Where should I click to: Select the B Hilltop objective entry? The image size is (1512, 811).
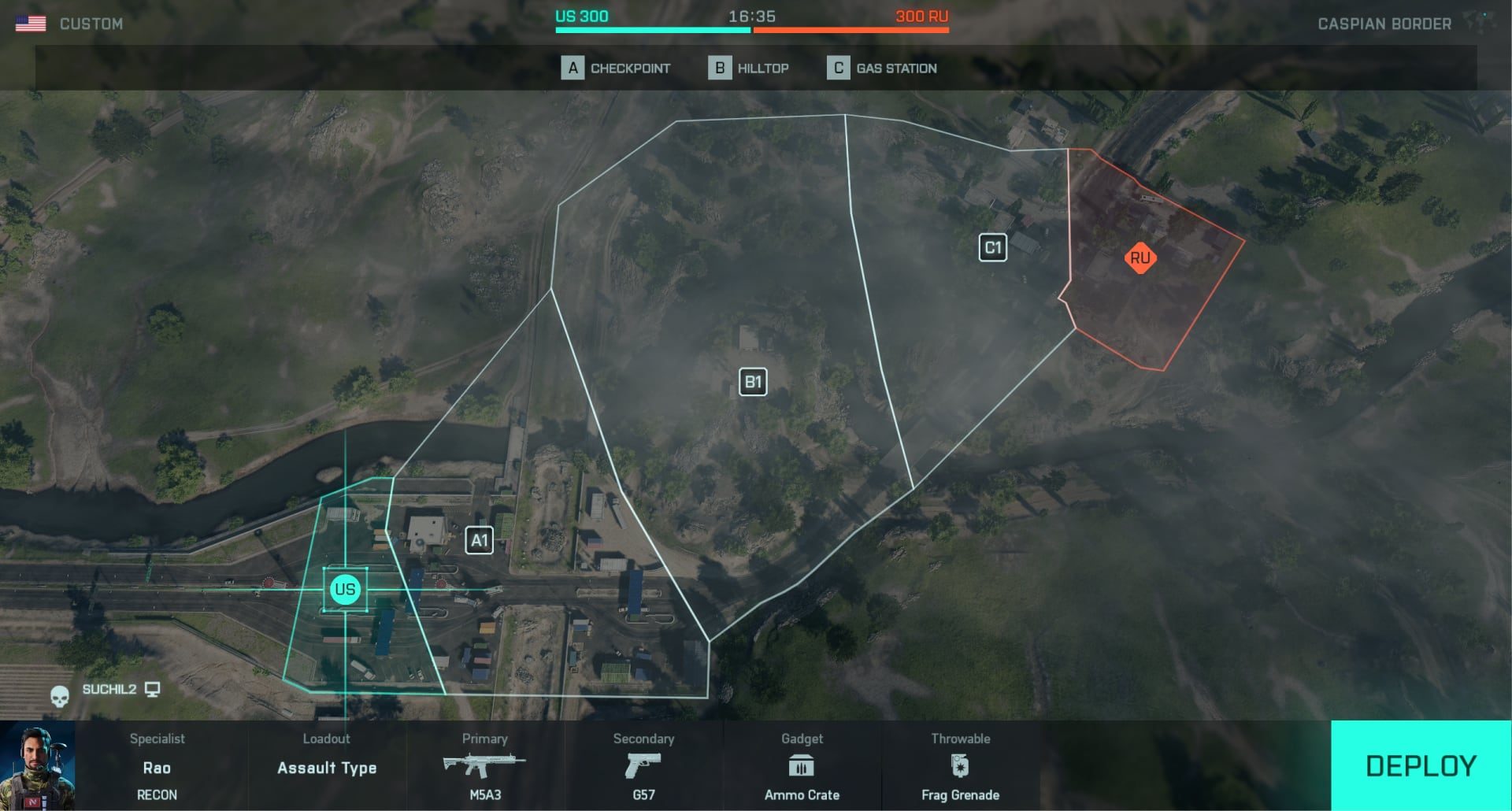point(748,69)
